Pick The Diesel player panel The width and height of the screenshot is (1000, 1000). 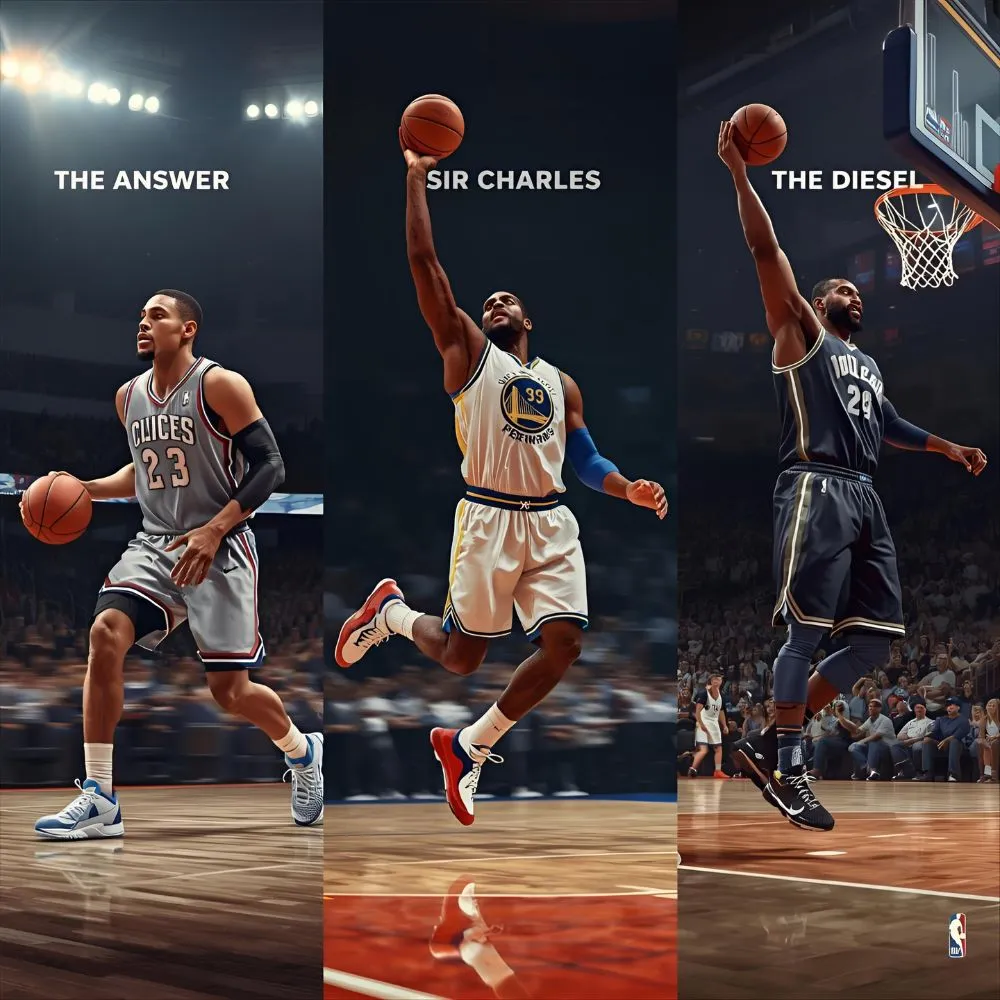coord(838,500)
